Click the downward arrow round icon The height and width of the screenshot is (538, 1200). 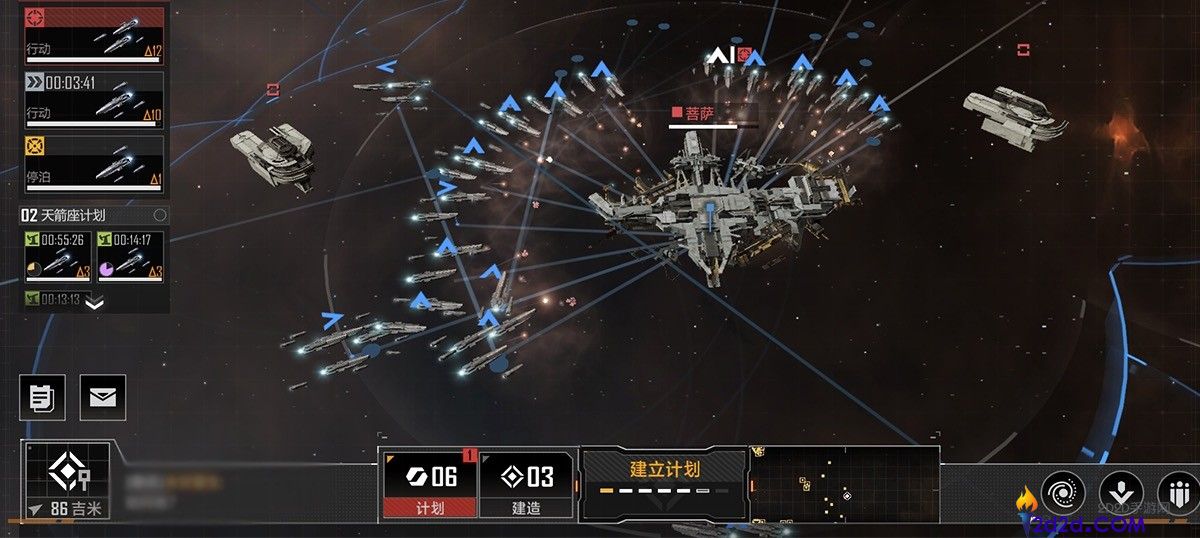(x=1121, y=492)
